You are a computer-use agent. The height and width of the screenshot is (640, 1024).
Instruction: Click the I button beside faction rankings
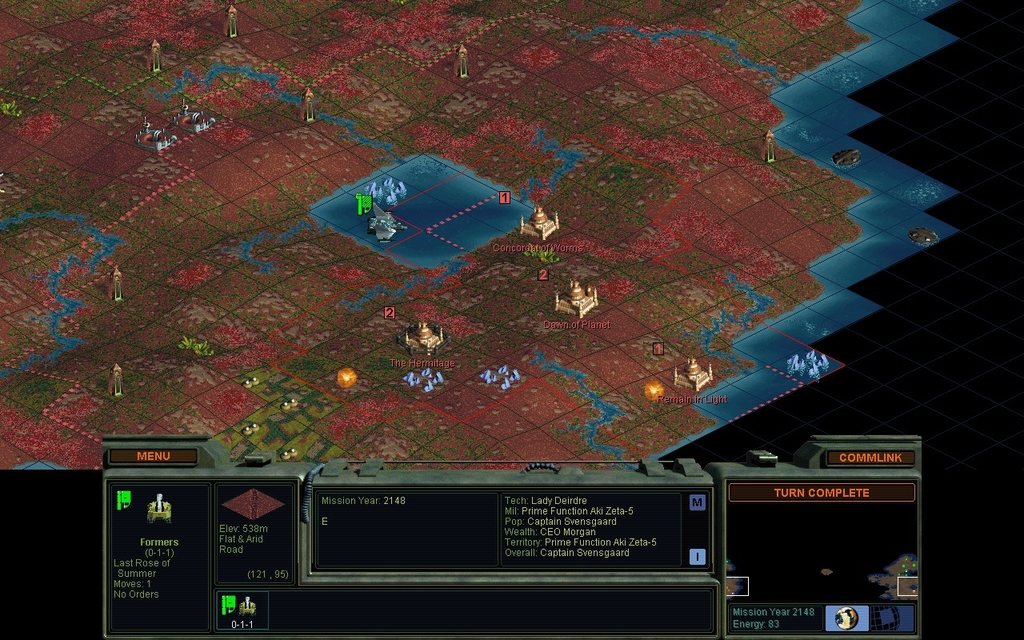point(697,556)
